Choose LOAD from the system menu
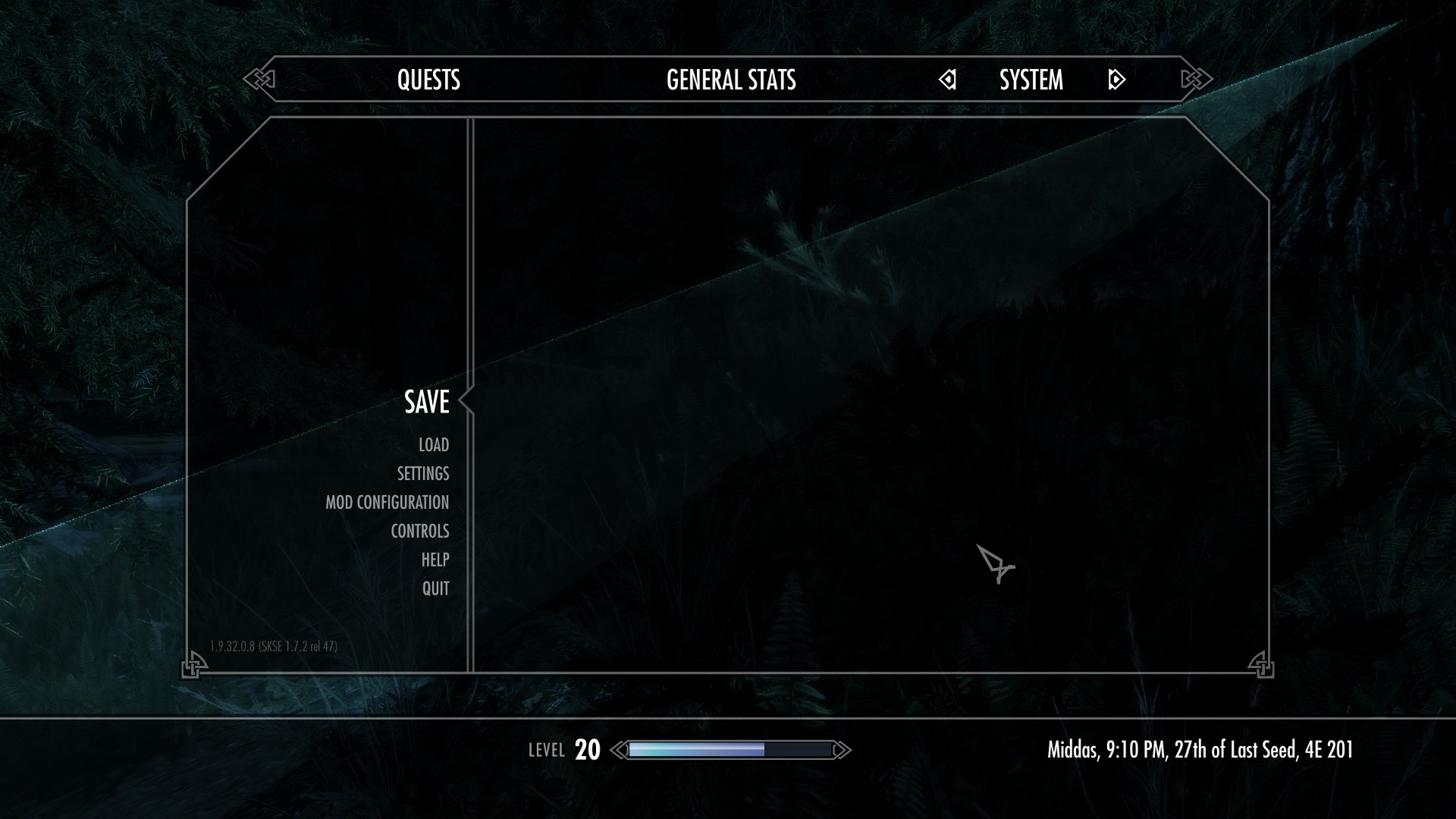Screen dimensions: 1456x819 pyautogui.click(x=432, y=445)
